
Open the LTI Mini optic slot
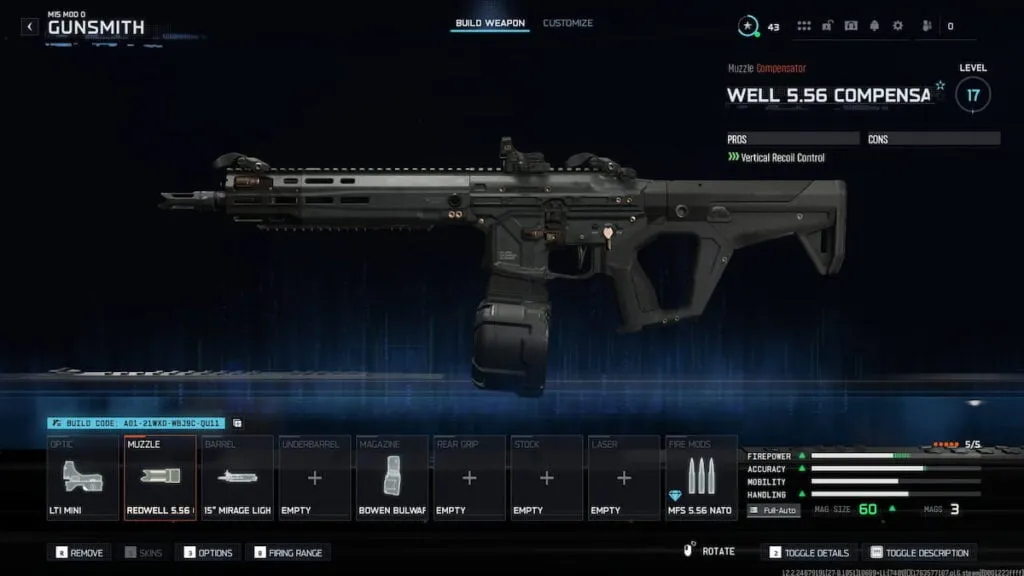[82, 477]
